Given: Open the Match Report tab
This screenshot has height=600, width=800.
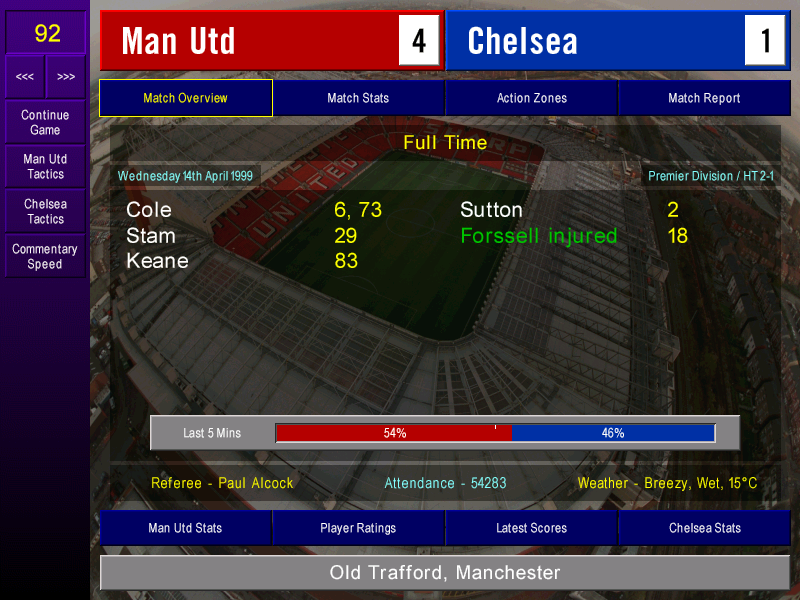Looking at the screenshot, I should pos(704,98).
